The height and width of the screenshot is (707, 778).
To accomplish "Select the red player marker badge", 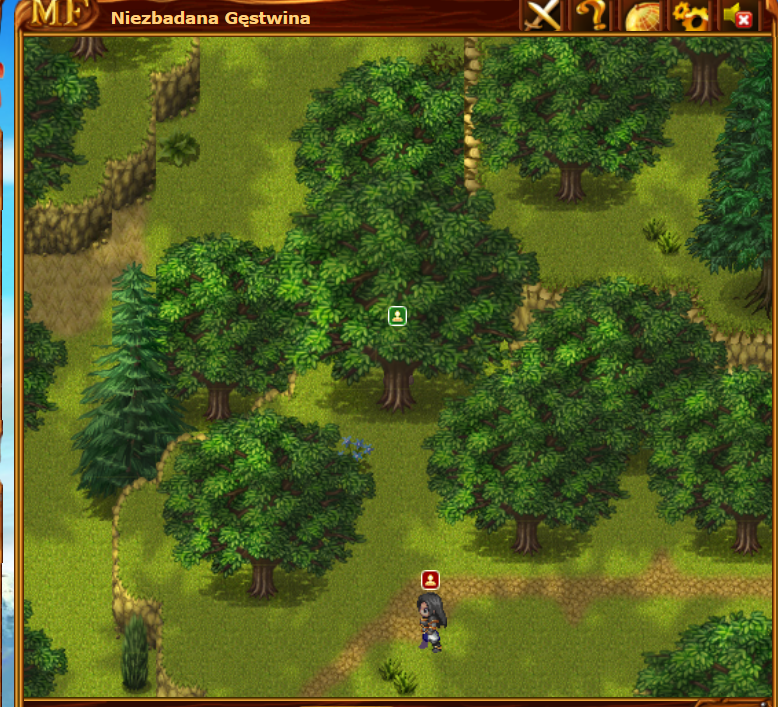I will pos(430,579).
